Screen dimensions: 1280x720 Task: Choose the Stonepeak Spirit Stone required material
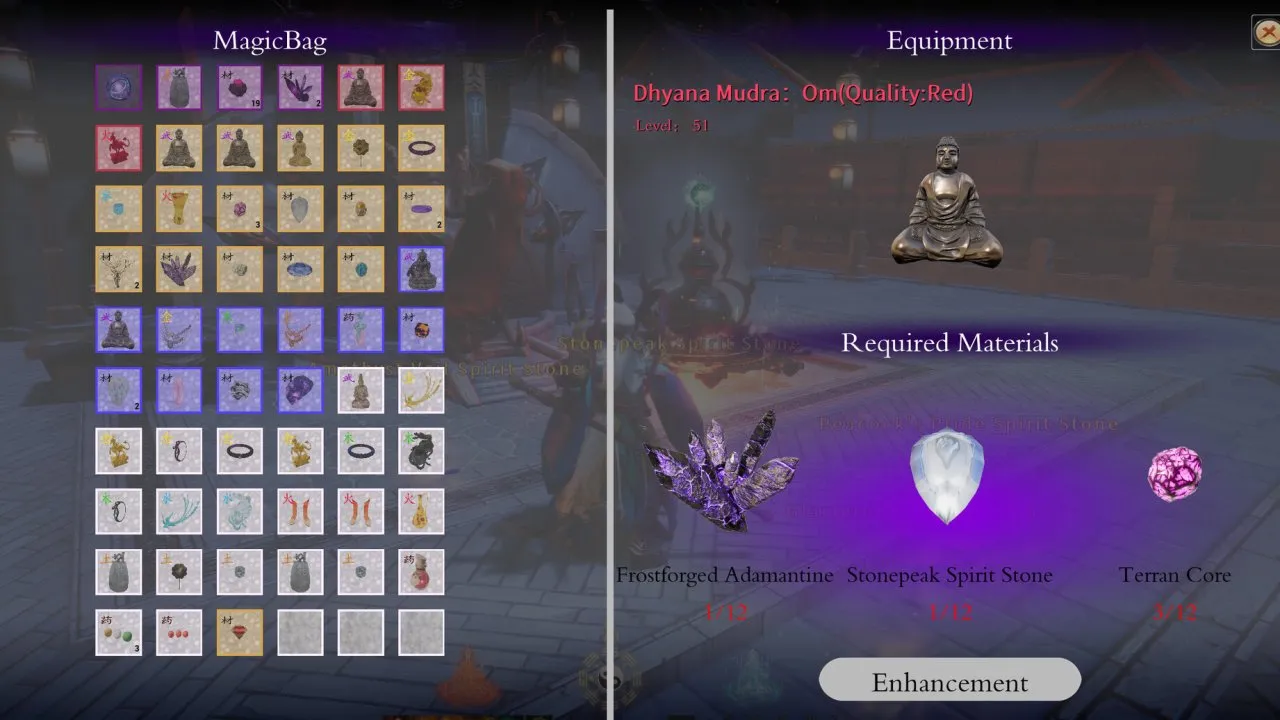coord(947,476)
